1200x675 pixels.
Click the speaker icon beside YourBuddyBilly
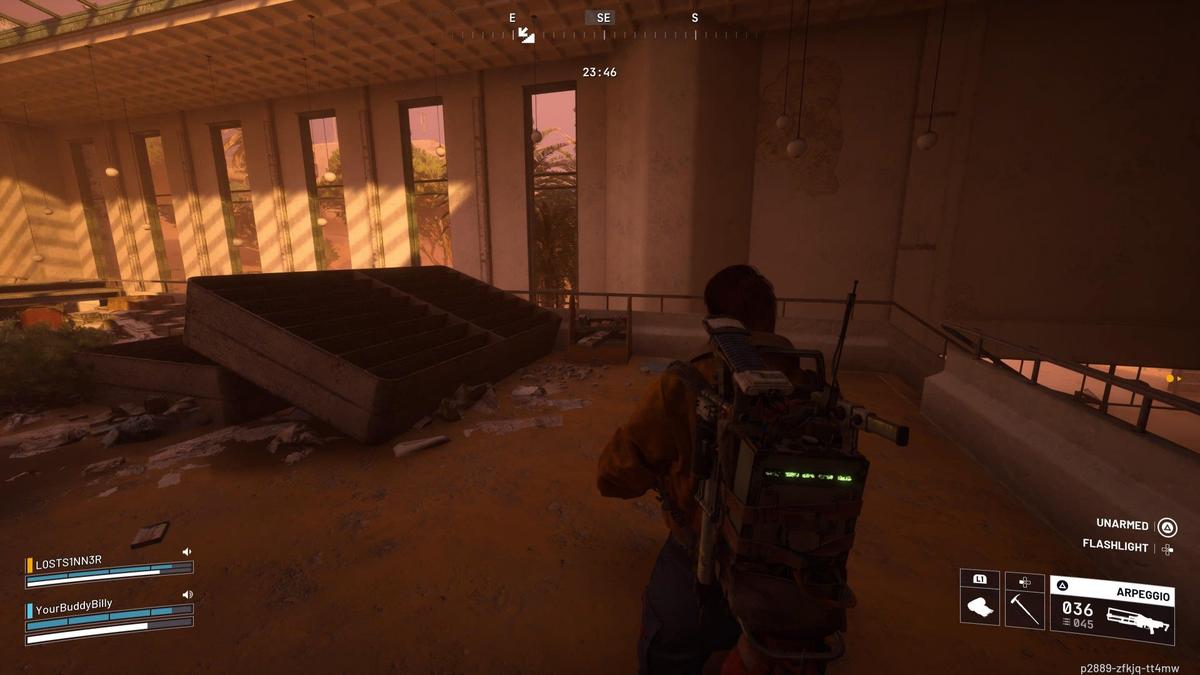click(187, 594)
